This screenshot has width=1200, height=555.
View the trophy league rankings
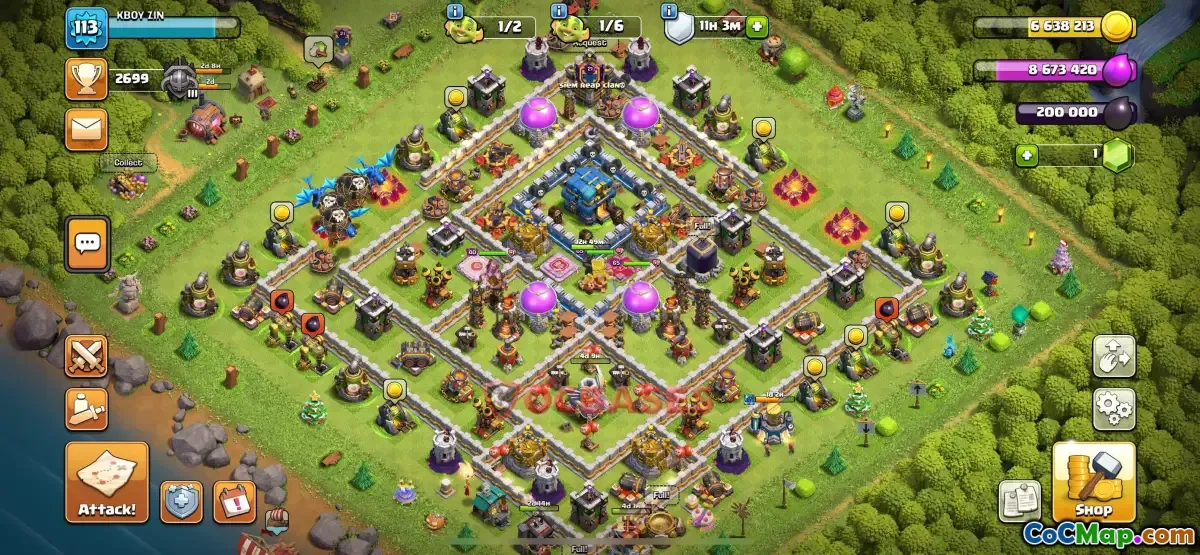click(x=86, y=79)
